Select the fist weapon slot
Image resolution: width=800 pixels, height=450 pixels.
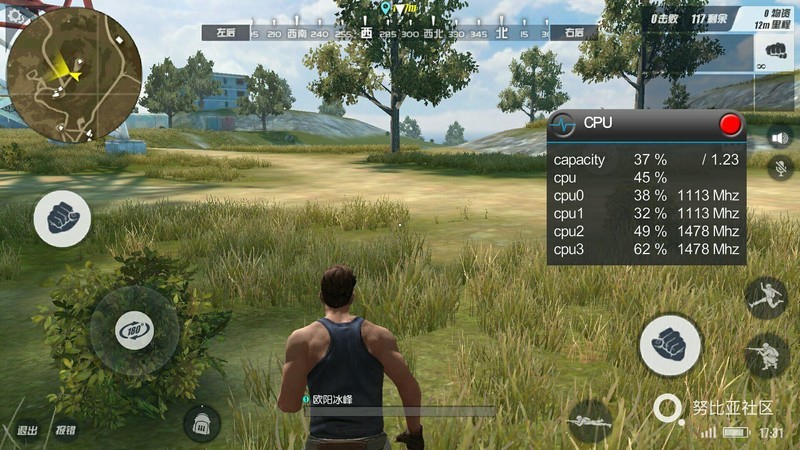click(x=773, y=50)
